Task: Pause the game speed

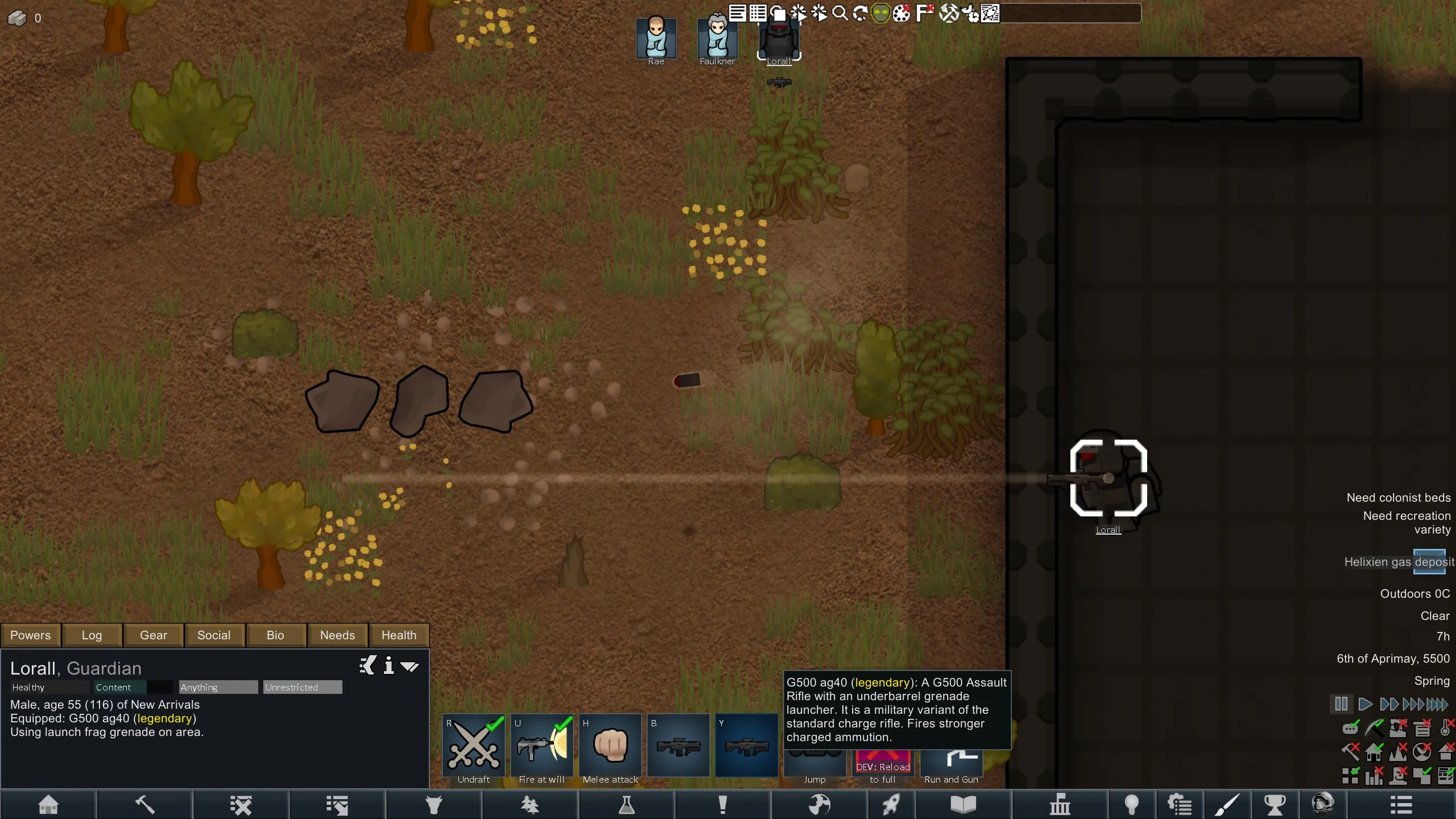Action: point(1341,704)
